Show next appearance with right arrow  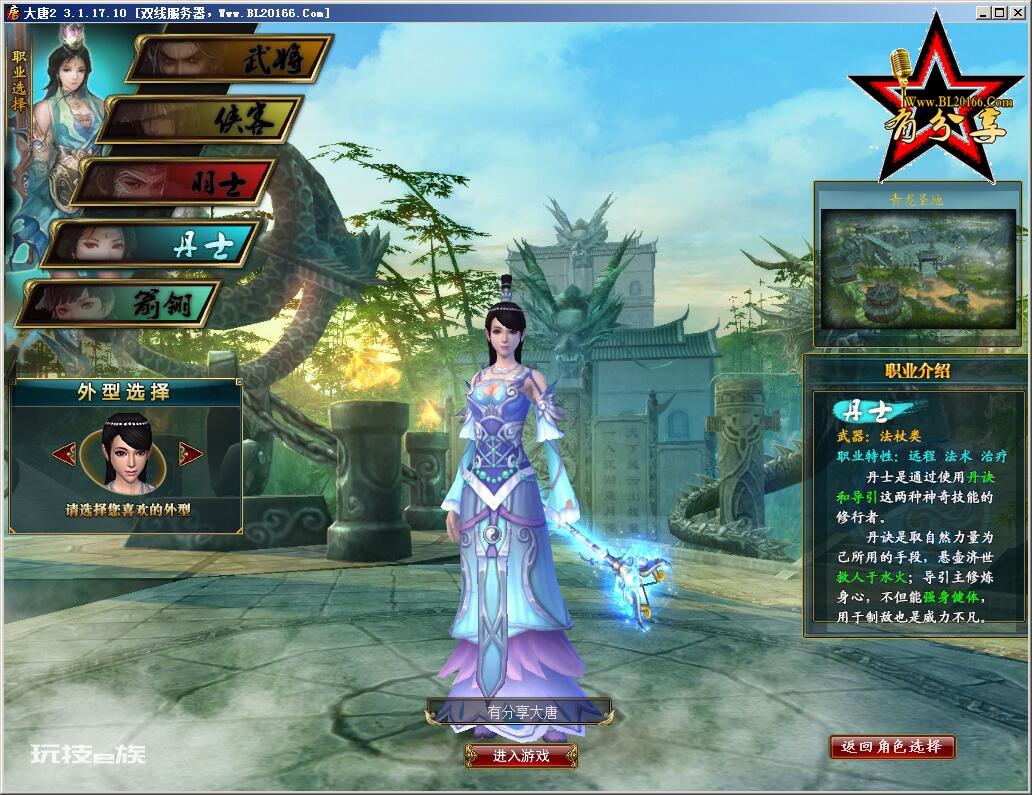190,454
